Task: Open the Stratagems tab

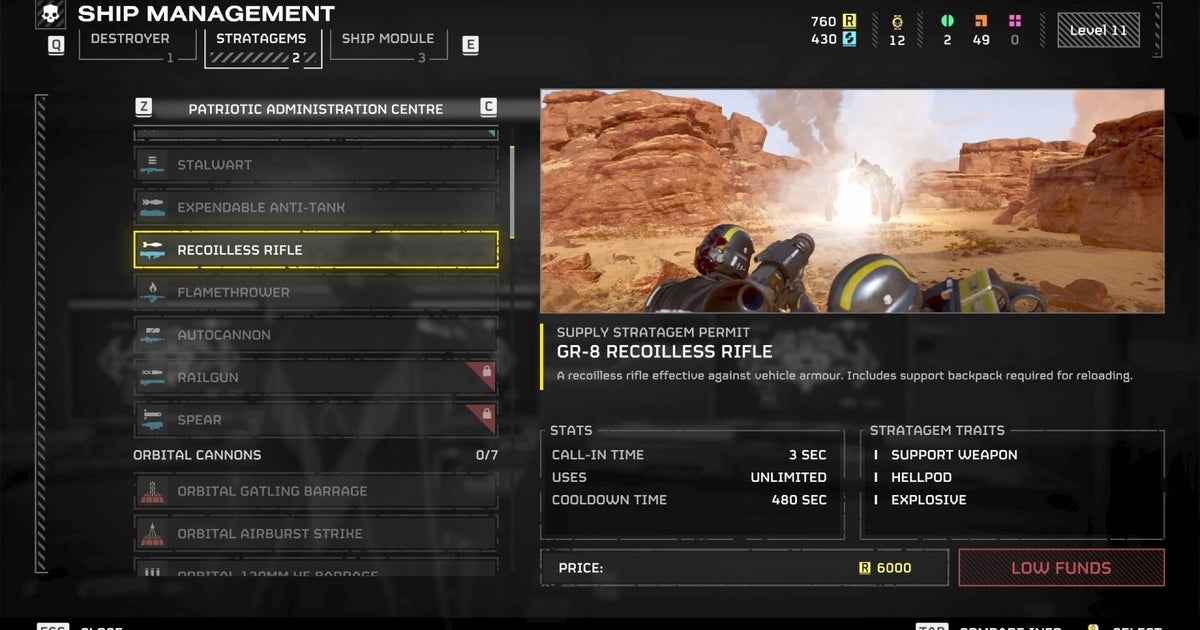Action: (262, 40)
